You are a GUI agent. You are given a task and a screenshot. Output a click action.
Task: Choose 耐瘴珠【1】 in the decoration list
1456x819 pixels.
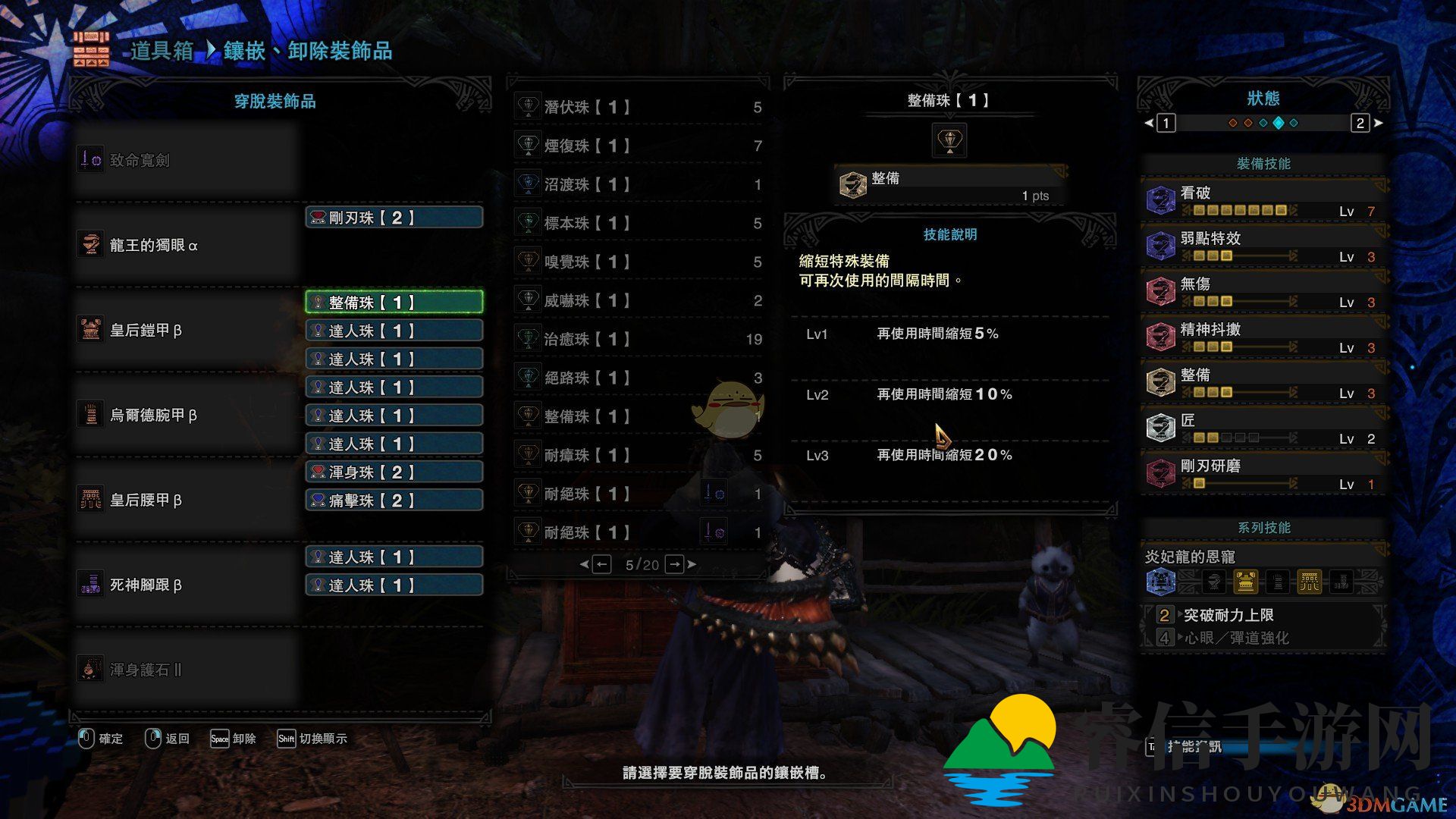[x=639, y=455]
